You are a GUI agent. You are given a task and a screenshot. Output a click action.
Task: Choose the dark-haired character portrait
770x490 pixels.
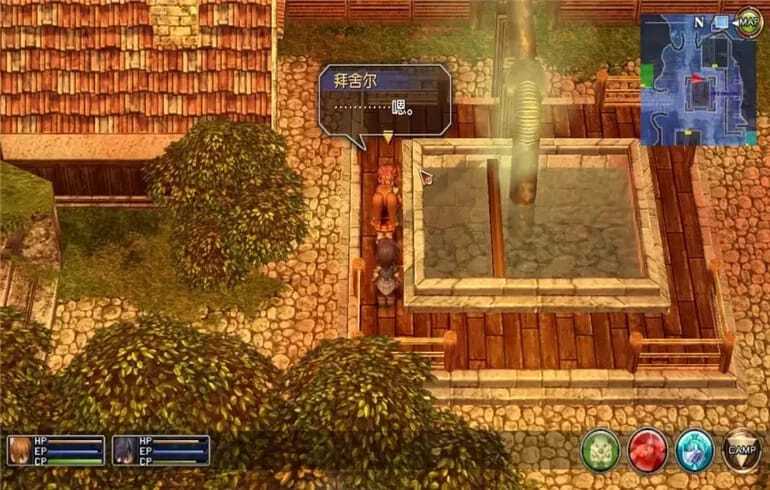(x=125, y=451)
